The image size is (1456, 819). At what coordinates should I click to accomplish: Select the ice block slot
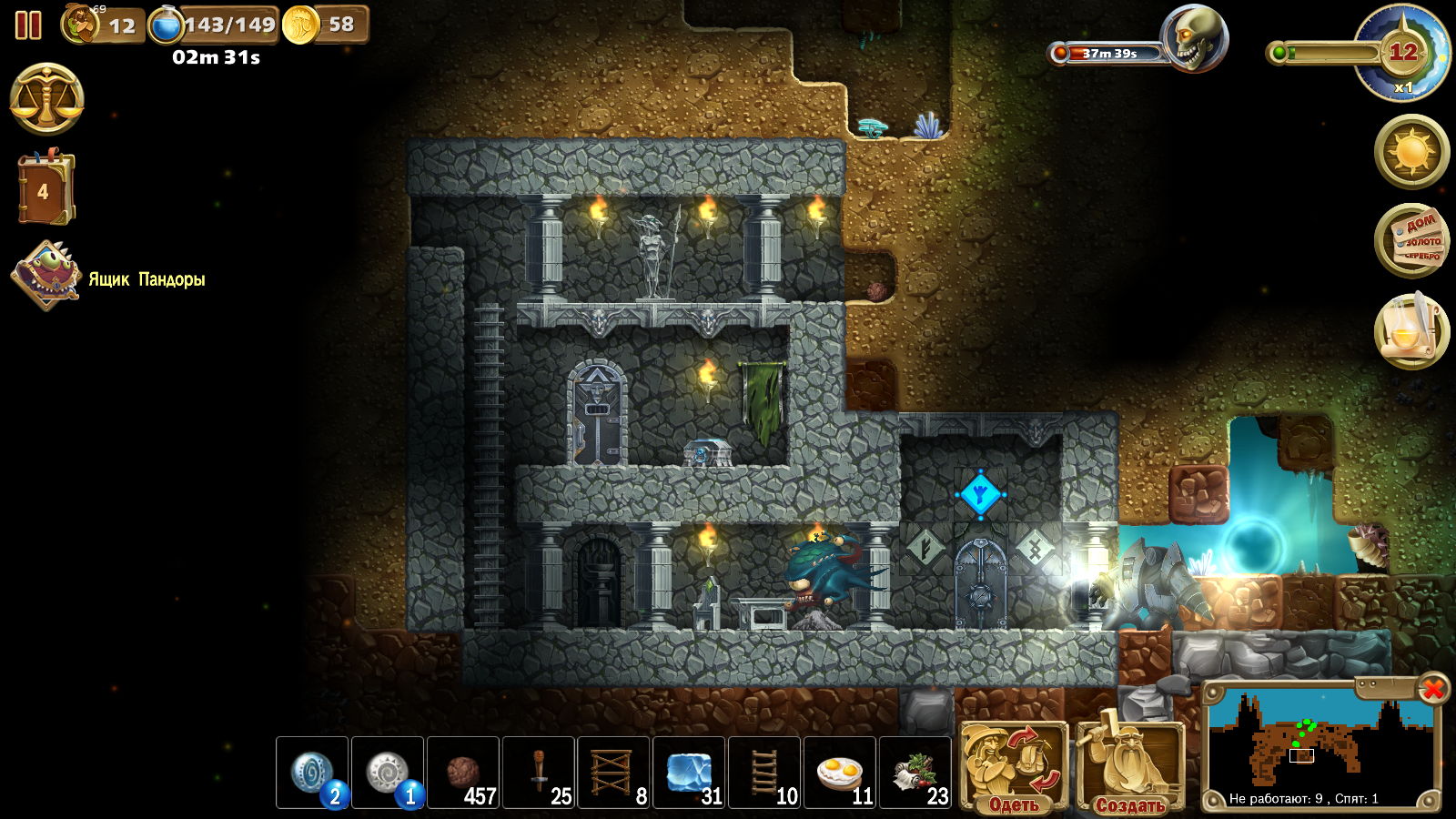(x=689, y=773)
